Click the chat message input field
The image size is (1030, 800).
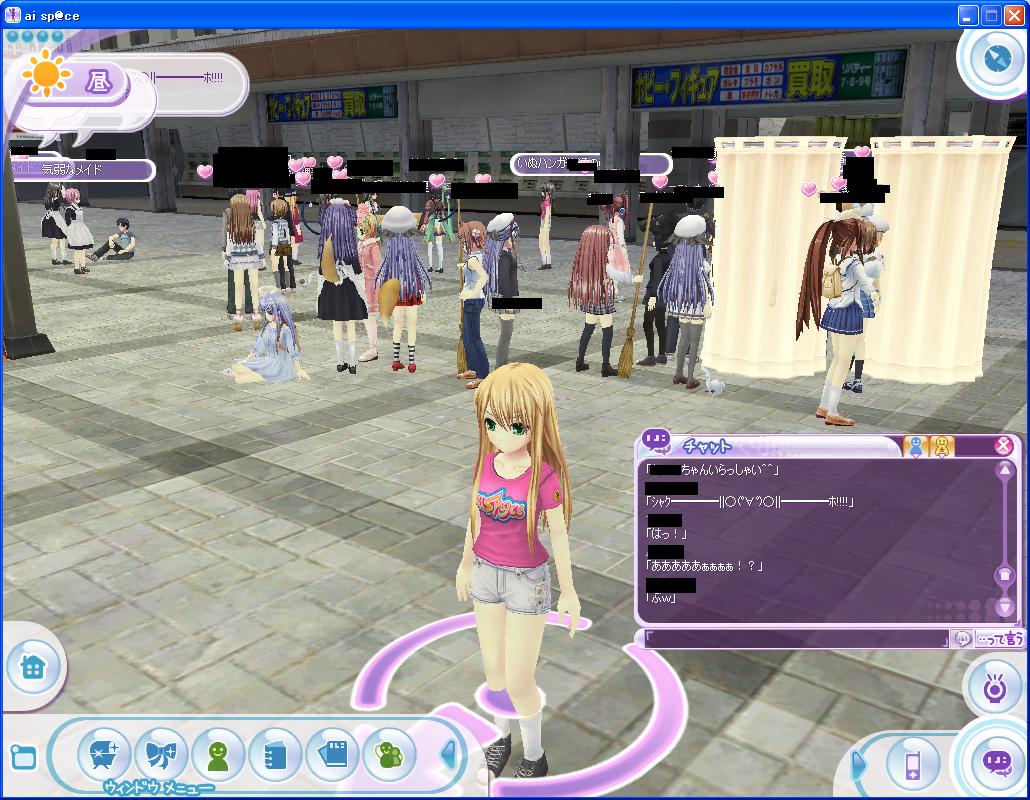(796, 638)
